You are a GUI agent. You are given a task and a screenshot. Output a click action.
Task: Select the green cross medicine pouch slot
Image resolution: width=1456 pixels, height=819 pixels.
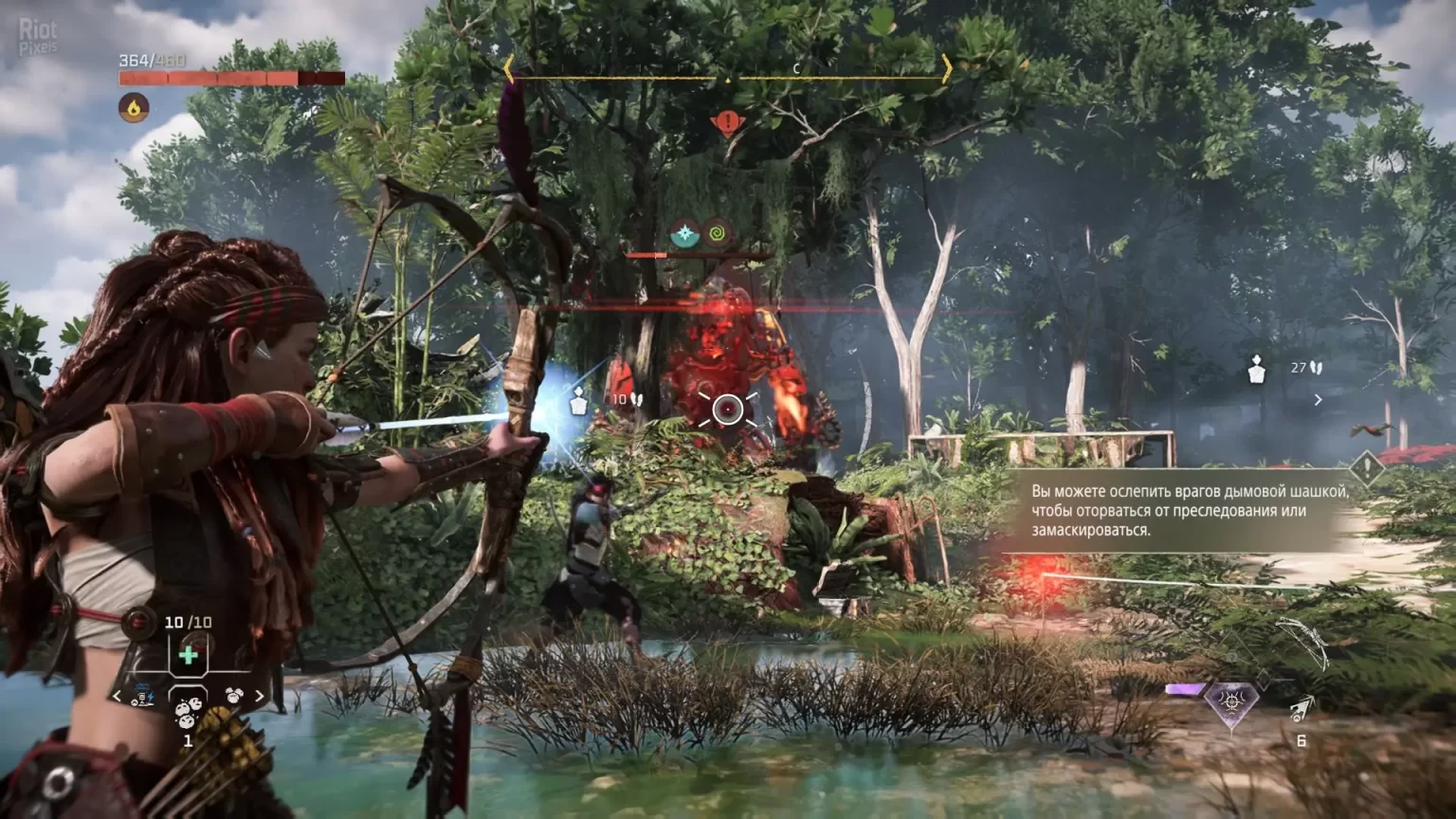(188, 655)
